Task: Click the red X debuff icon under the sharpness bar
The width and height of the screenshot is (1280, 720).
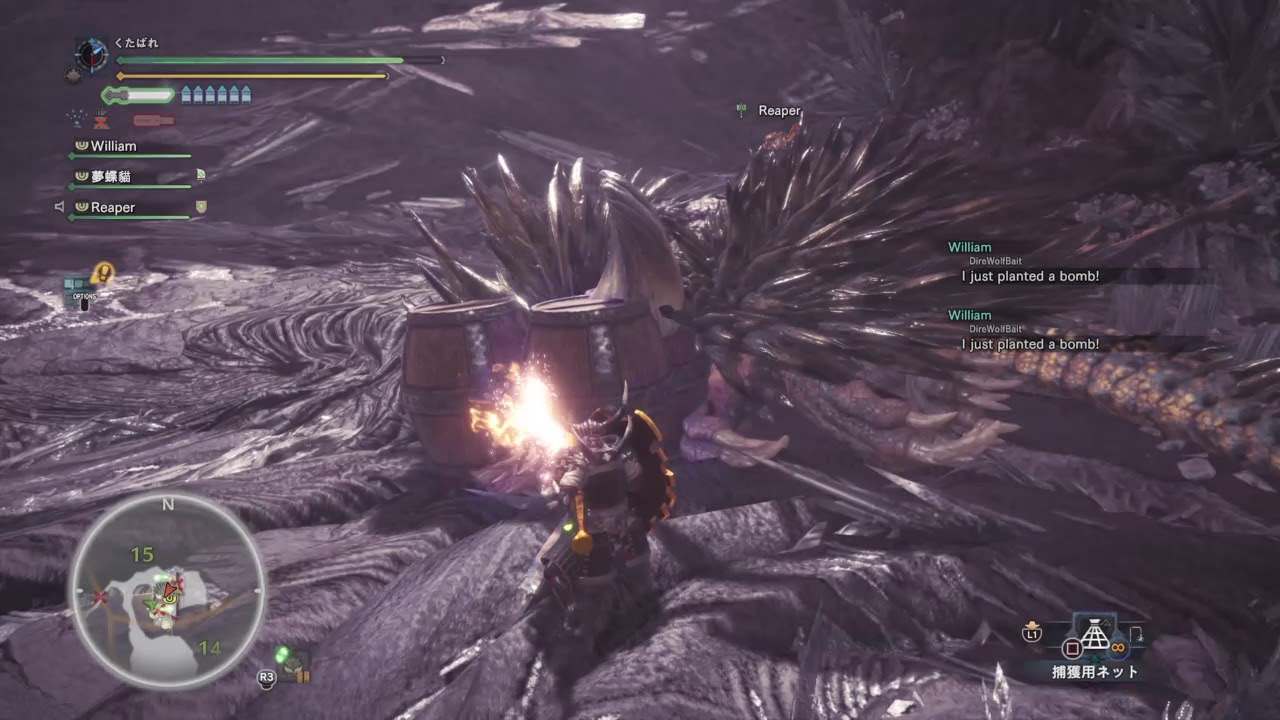Action: pos(100,122)
